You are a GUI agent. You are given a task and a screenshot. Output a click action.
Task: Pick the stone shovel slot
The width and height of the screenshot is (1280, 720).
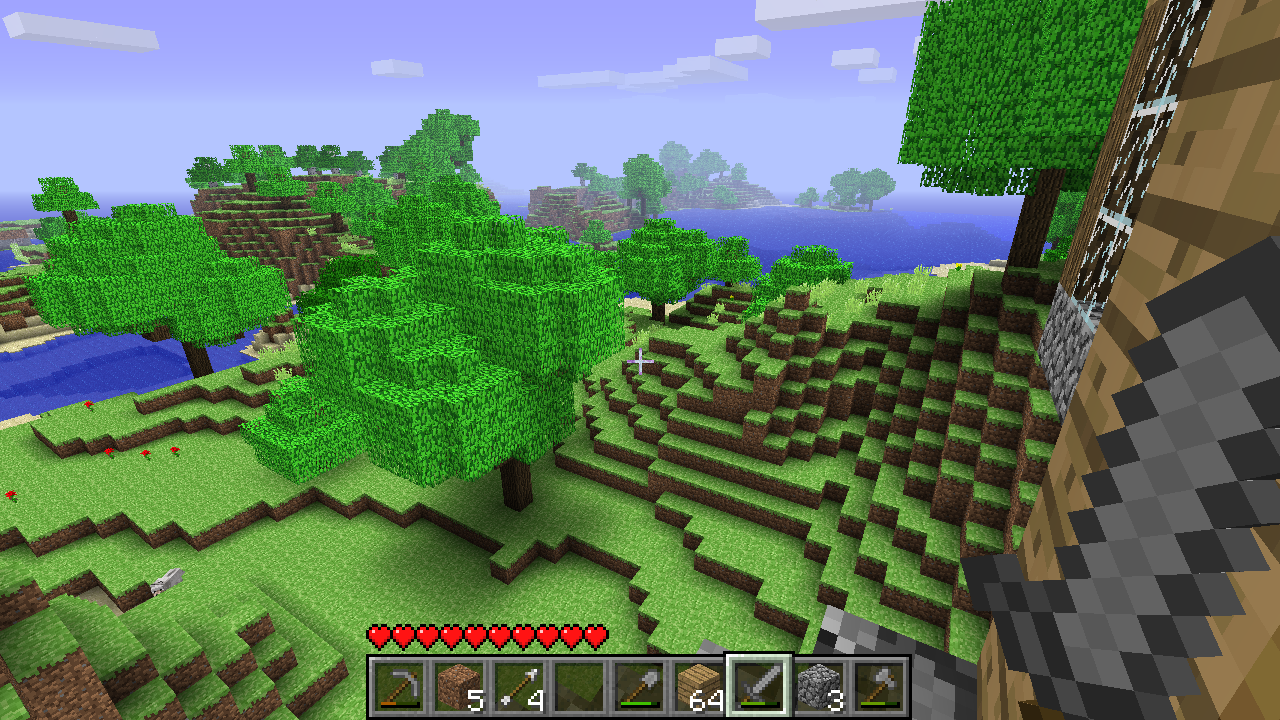pos(639,687)
